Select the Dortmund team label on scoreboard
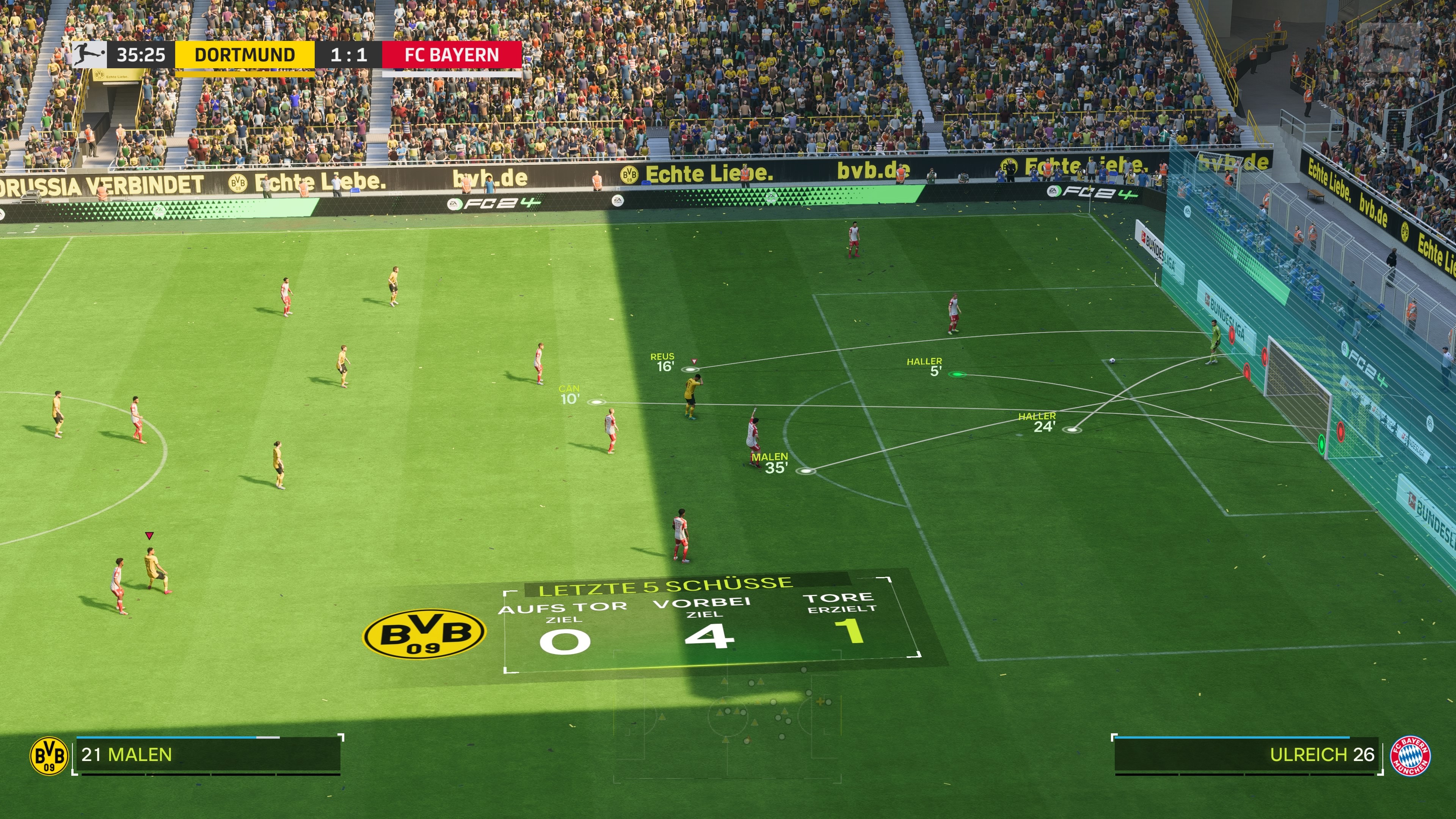 click(245, 55)
